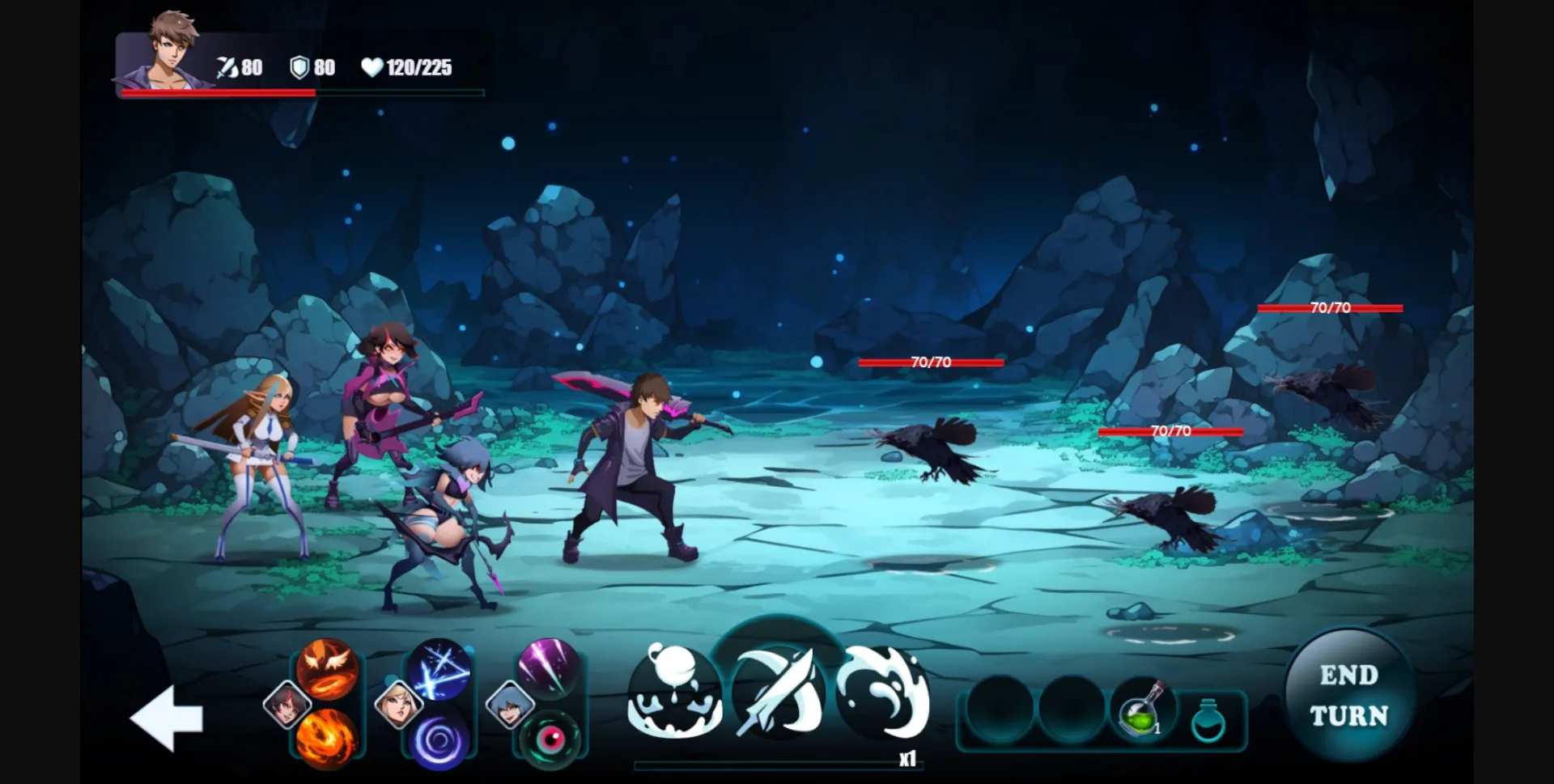The height and width of the screenshot is (784, 1554).
Task: Activate the red eye skill
Action: [x=550, y=738]
